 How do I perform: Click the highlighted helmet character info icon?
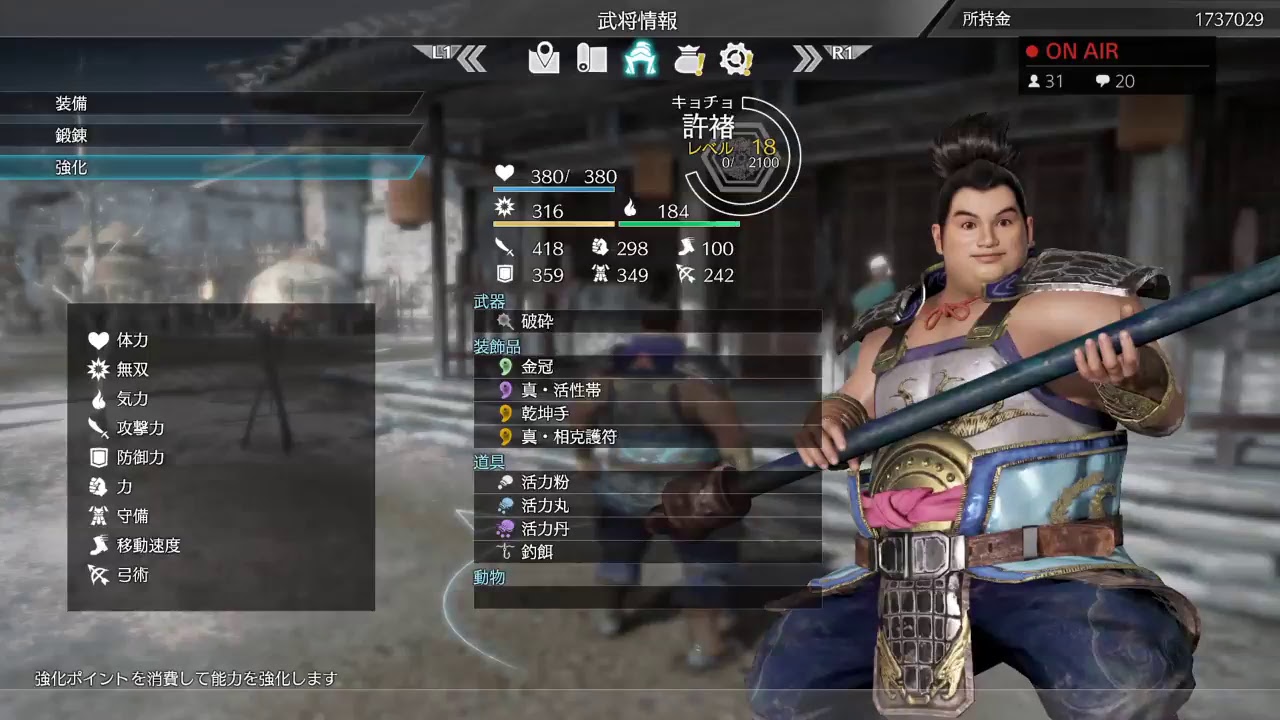click(641, 60)
